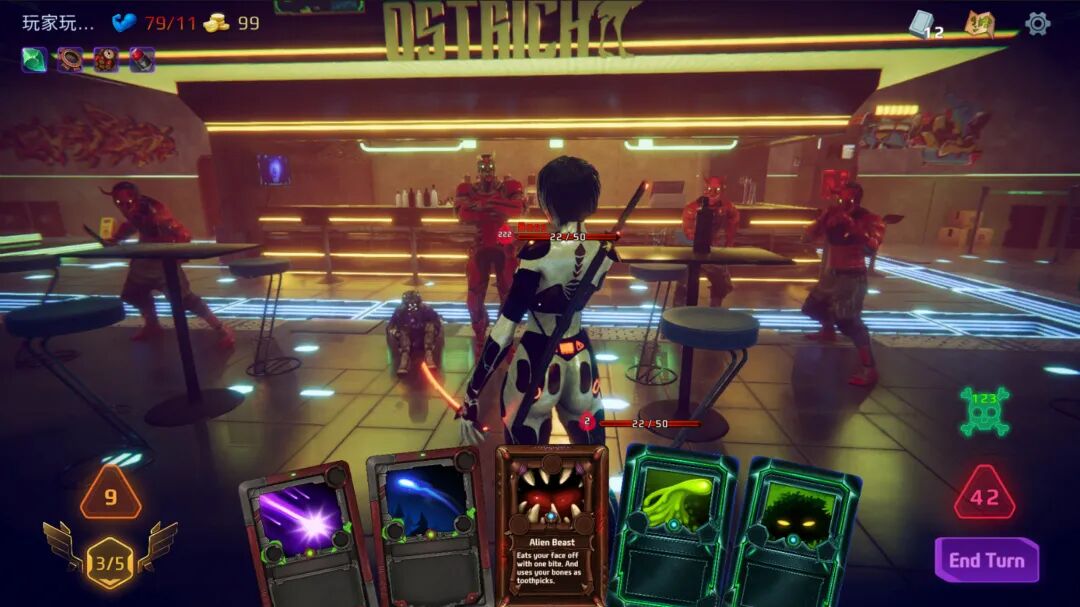Inspect the red canister relic
1080x607 pixels.
pyautogui.click(x=142, y=60)
